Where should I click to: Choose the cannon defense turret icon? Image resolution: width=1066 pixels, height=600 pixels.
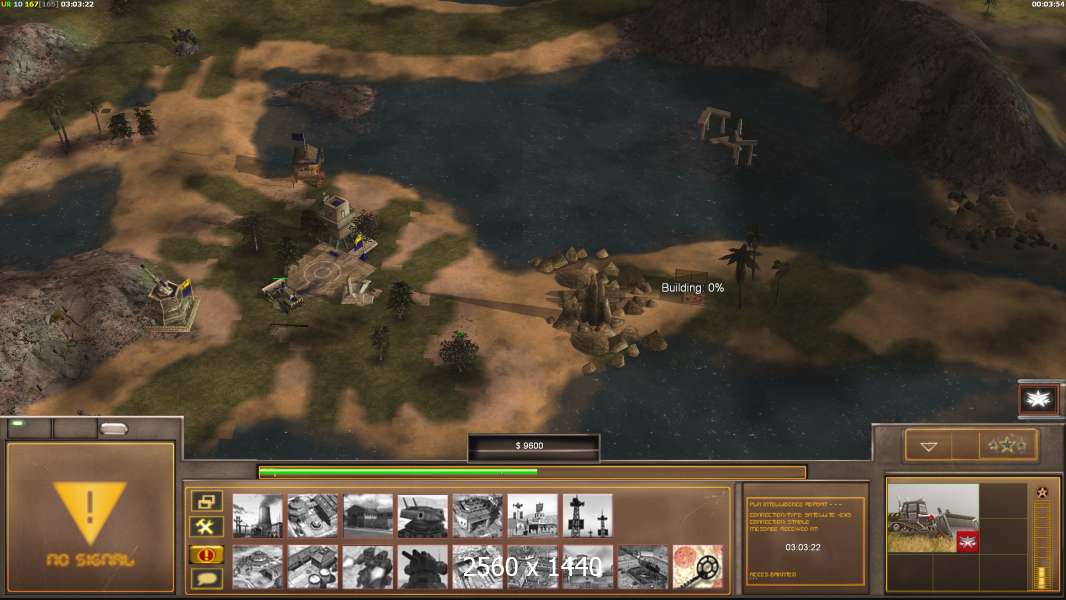pos(422,567)
